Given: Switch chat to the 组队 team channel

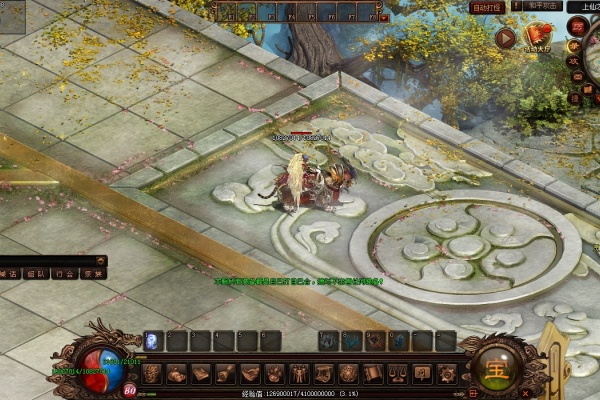Looking at the screenshot, I should coord(36,273).
